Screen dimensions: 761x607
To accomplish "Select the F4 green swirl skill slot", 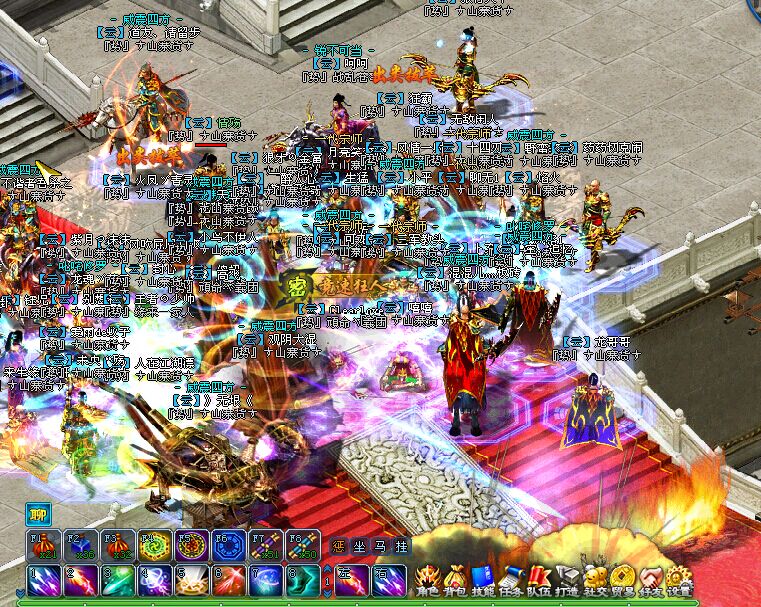I will tap(155, 545).
